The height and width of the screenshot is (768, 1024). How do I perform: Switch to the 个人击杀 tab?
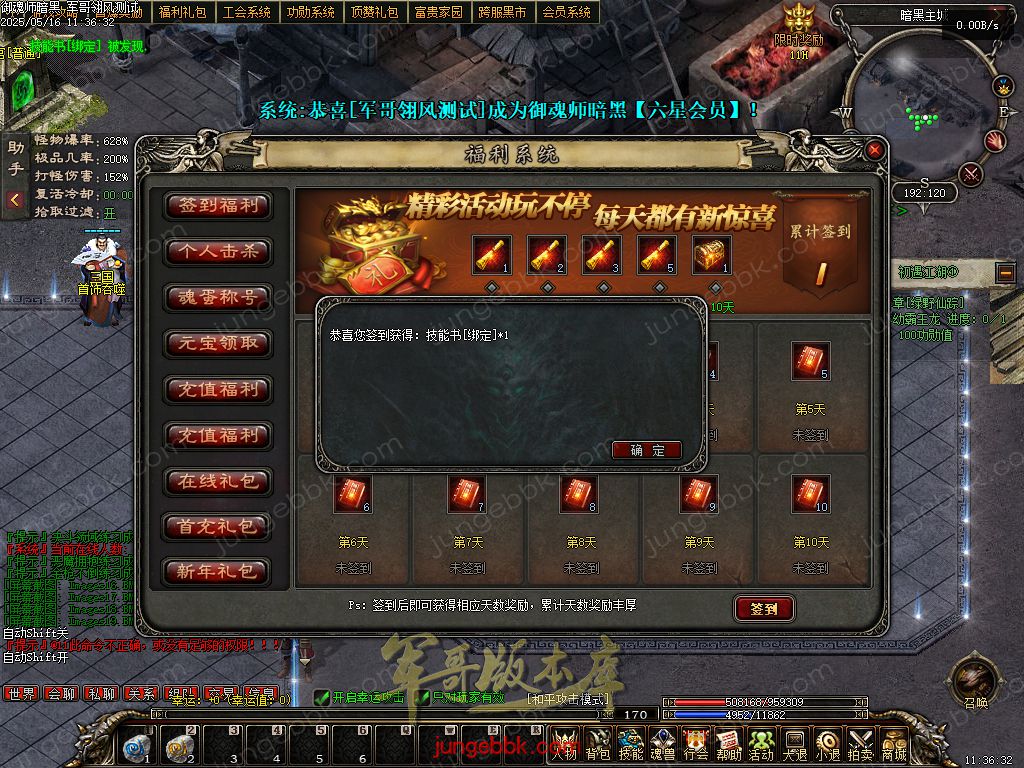218,252
